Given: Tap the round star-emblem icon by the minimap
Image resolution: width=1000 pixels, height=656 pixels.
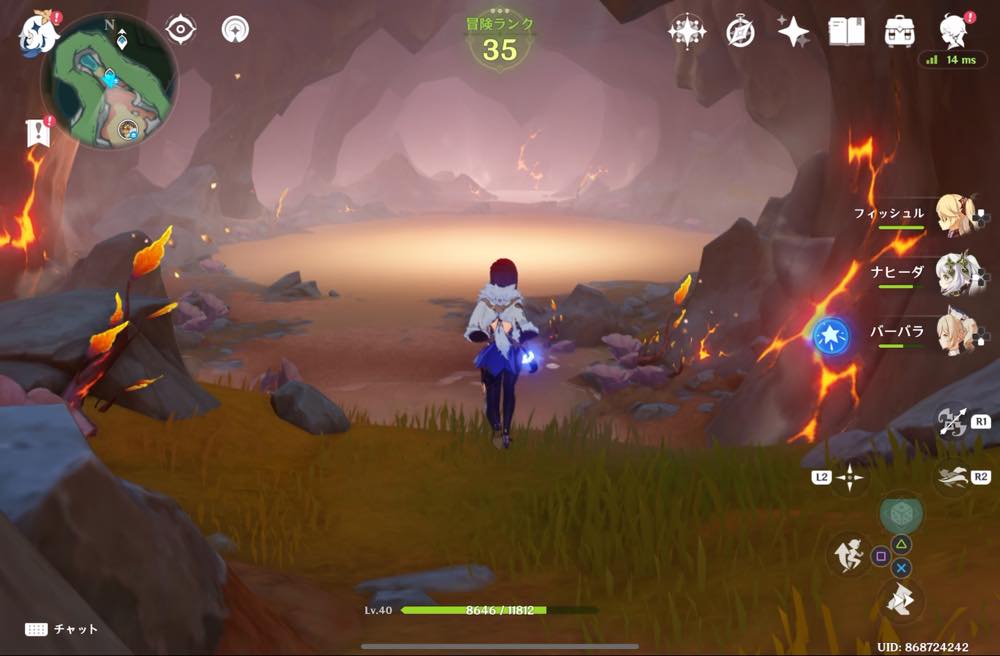Looking at the screenshot, I should [236, 30].
